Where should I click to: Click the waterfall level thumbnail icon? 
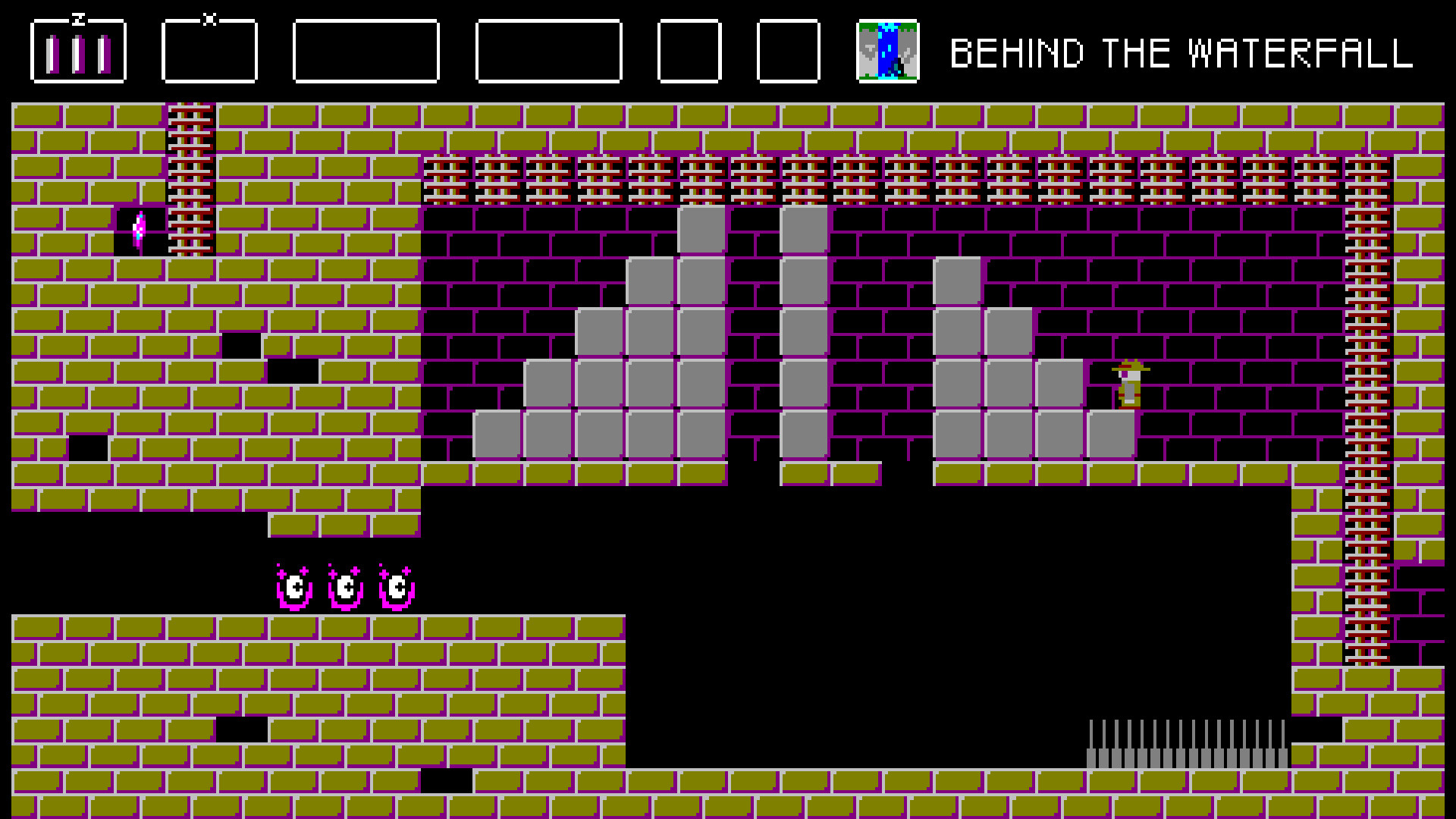click(x=887, y=52)
